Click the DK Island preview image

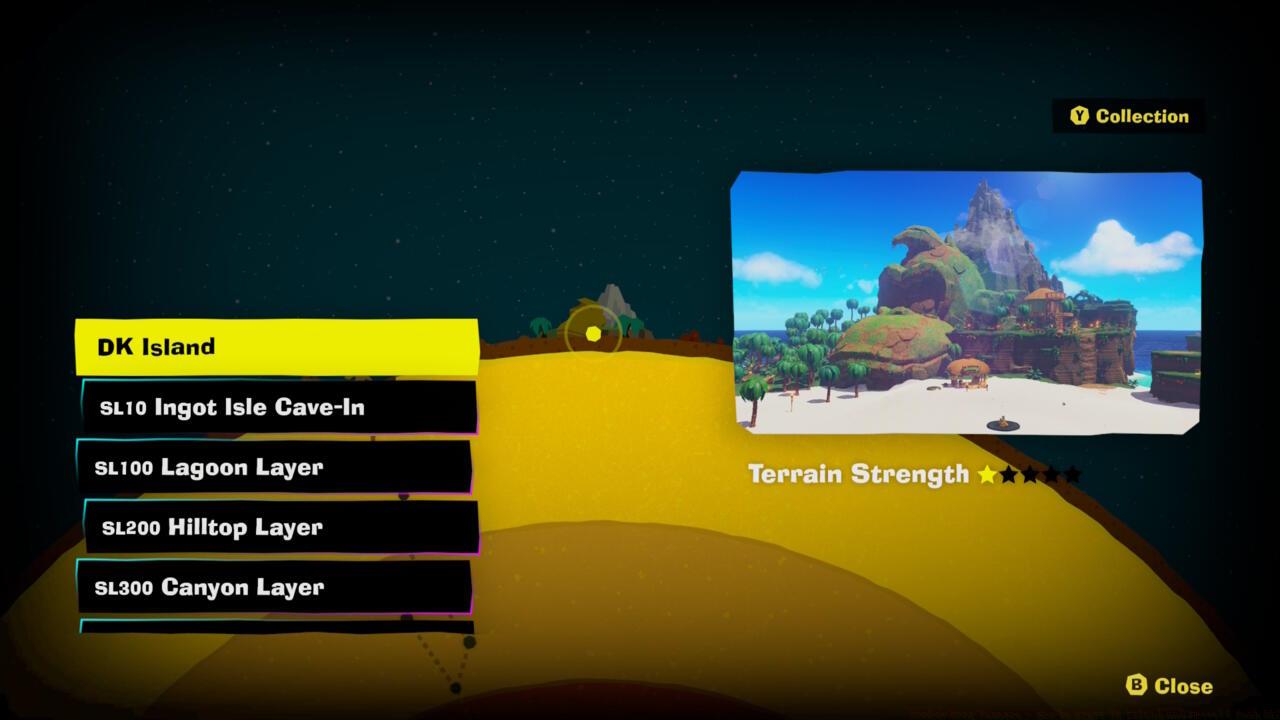(x=967, y=300)
